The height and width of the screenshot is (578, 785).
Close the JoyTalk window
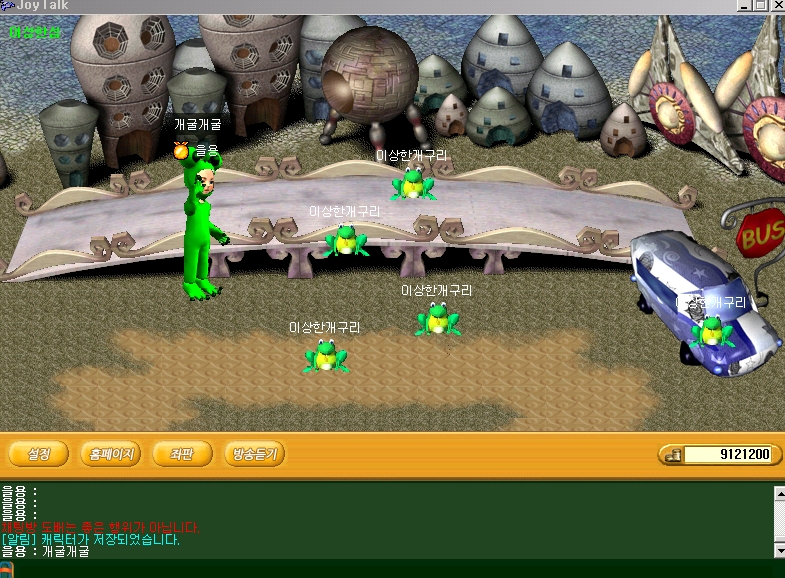tap(776, 6)
